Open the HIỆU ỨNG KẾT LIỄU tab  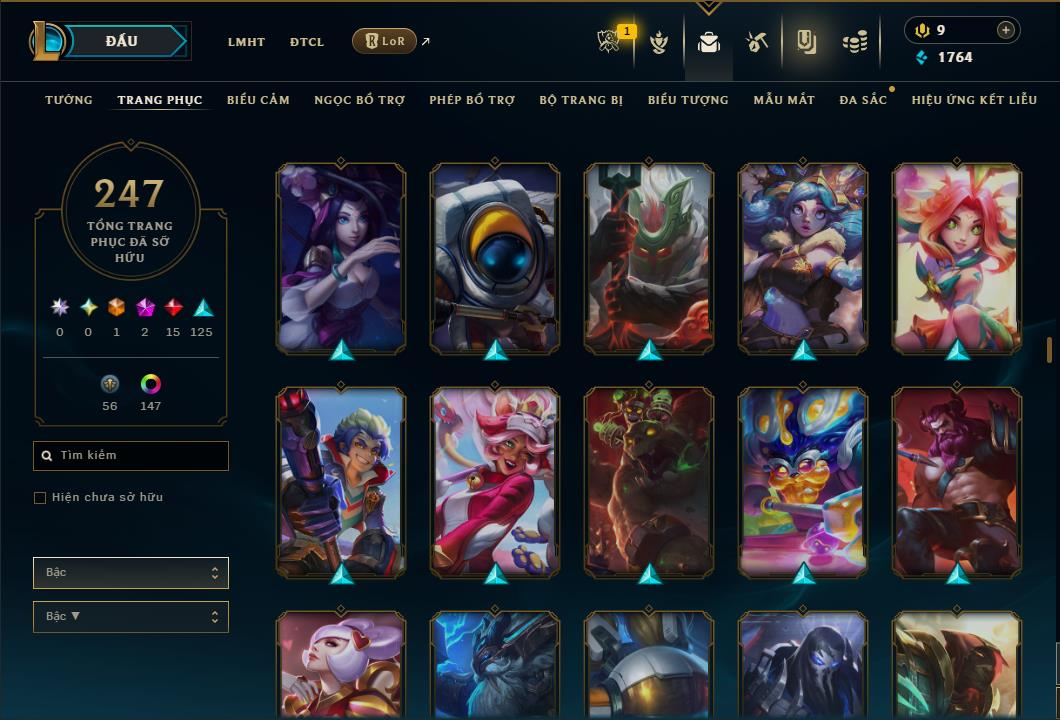[x=974, y=100]
